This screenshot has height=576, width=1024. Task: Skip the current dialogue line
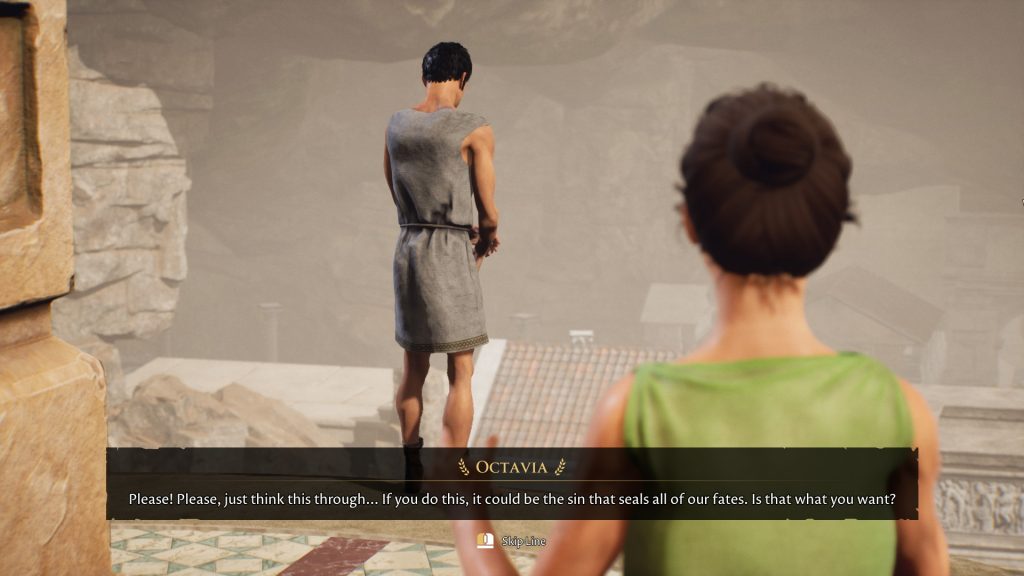point(512,541)
